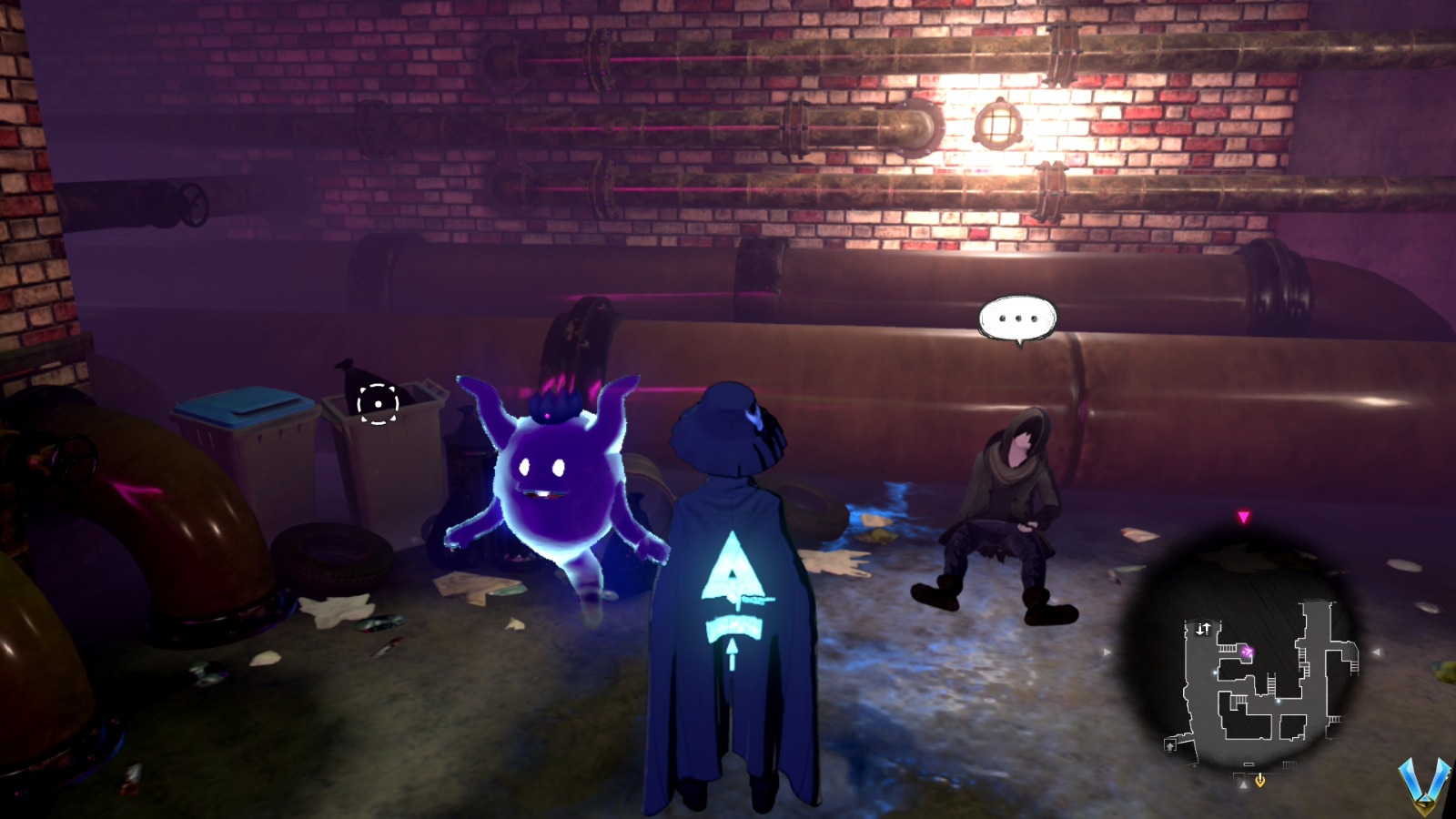Viewport: 1456px width, 819px height.
Task: Click the gold waypoint pin below the minimap
Action: (x=1259, y=779)
